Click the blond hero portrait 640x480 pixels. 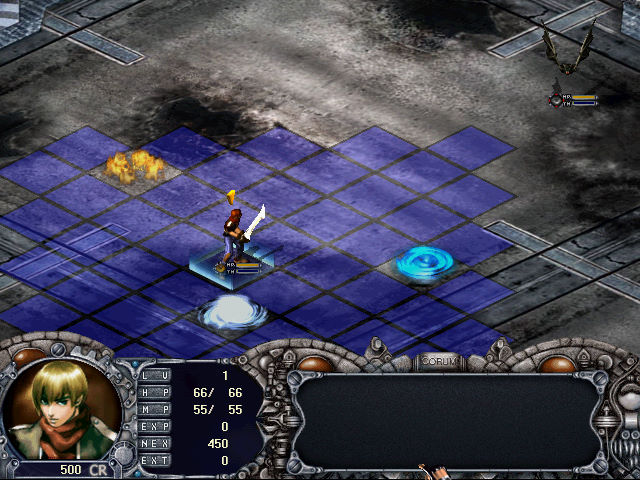click(x=60, y=408)
